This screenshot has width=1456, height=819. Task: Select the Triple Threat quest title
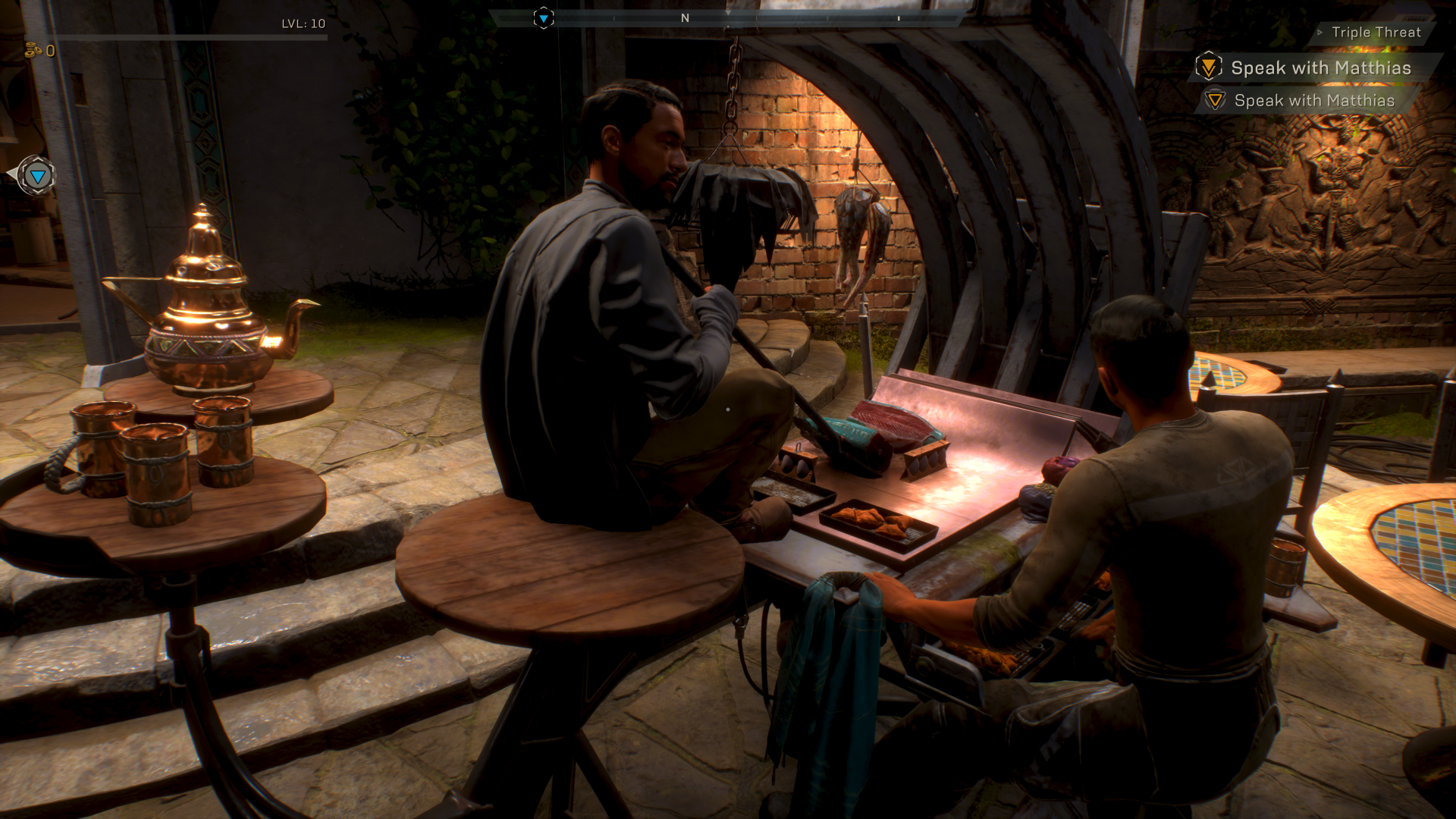[x=1376, y=33]
